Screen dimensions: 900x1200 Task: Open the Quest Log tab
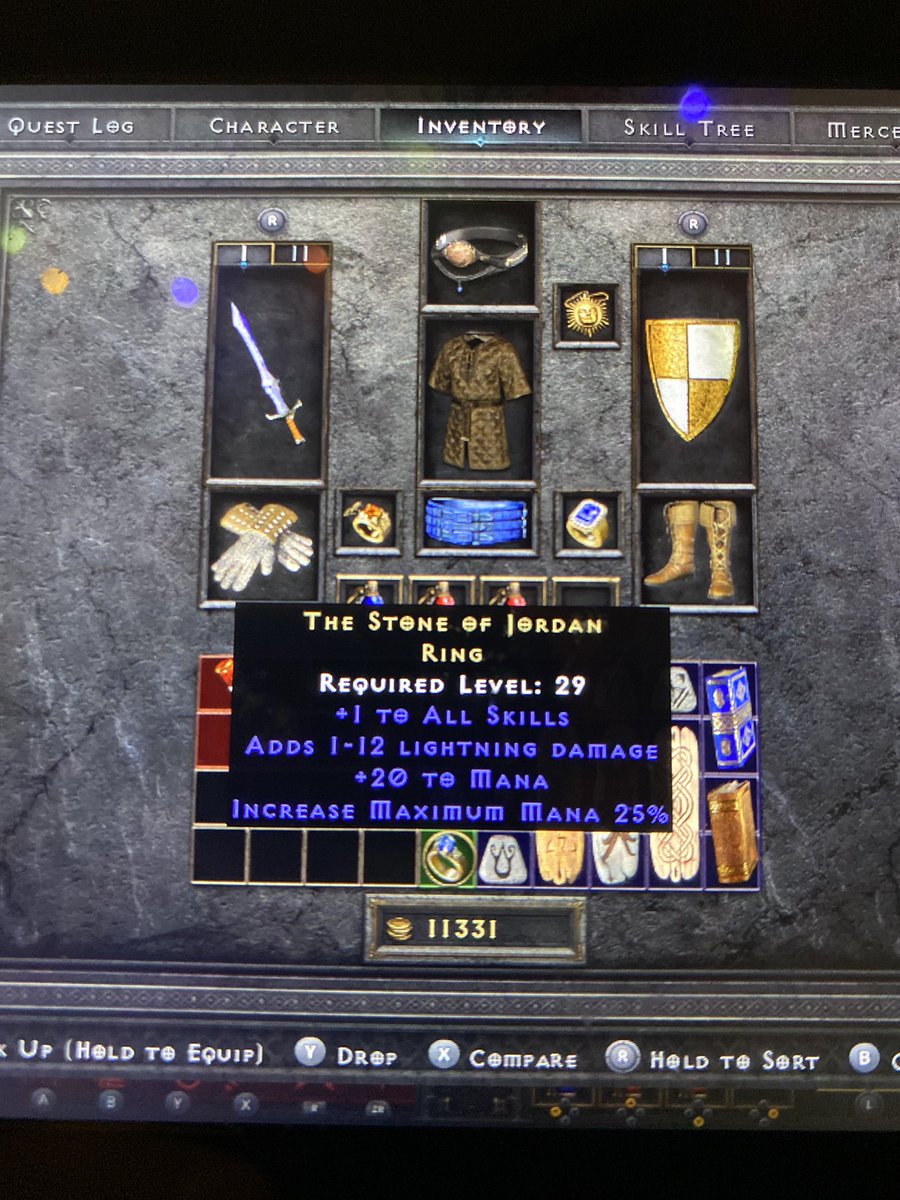tap(70, 127)
